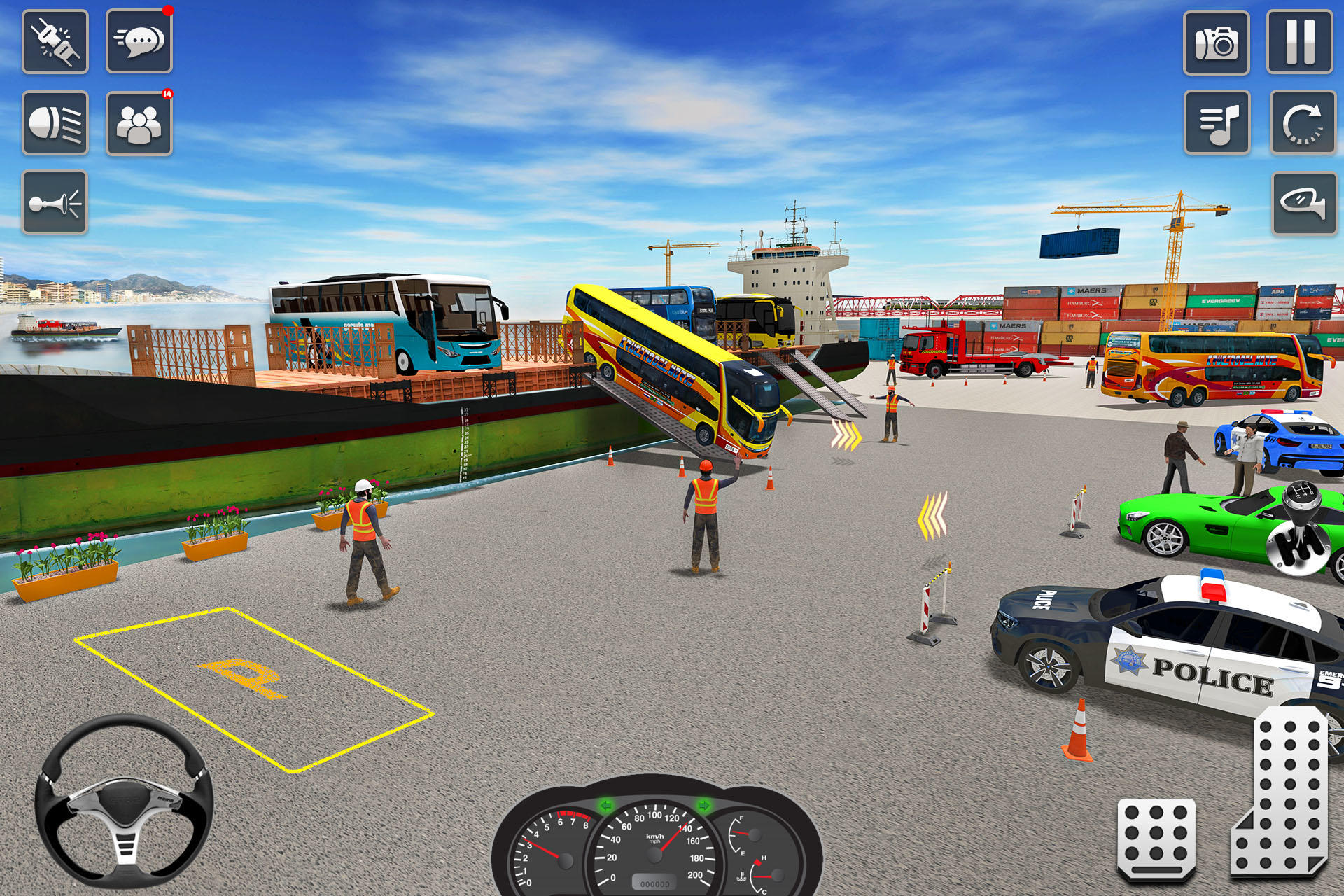The height and width of the screenshot is (896, 1344).
Task: Fasten the seatbelt
Action: click(56, 41)
